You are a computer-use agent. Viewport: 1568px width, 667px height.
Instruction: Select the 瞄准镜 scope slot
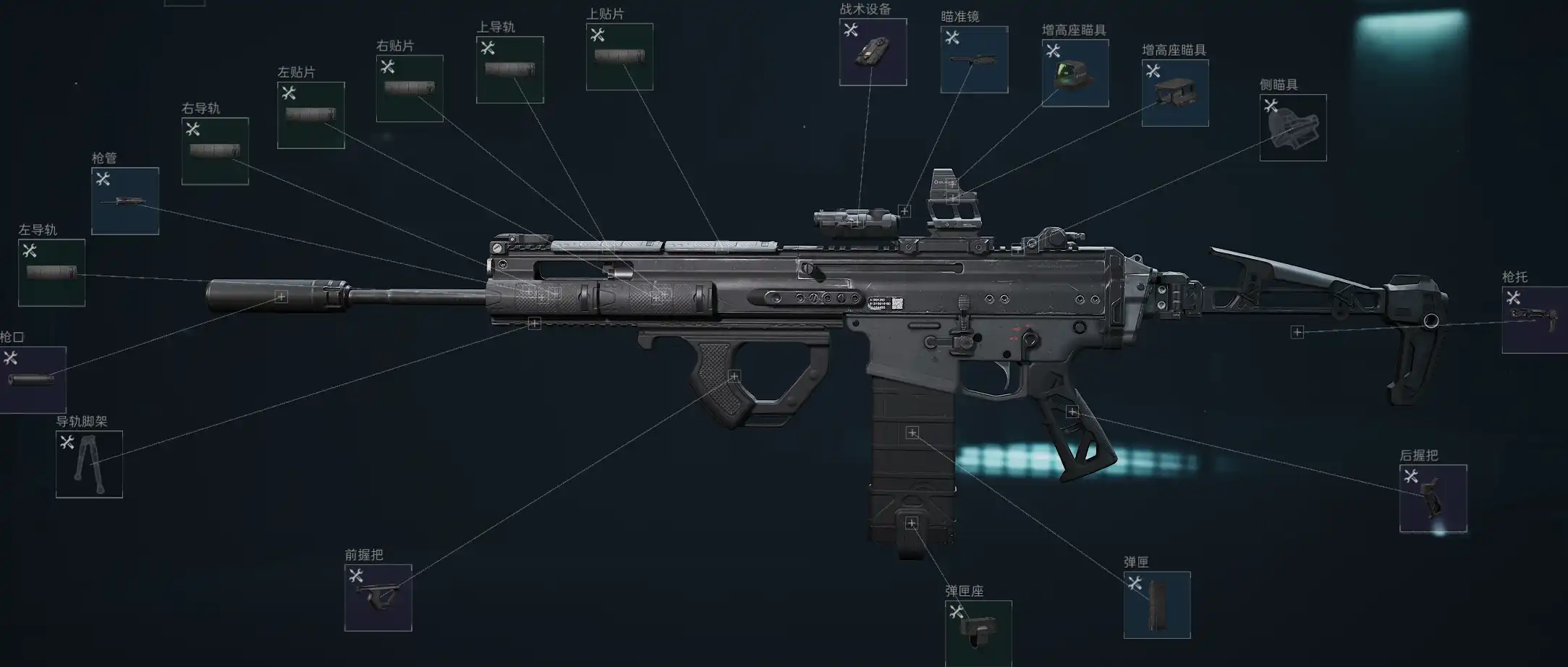pos(974,59)
